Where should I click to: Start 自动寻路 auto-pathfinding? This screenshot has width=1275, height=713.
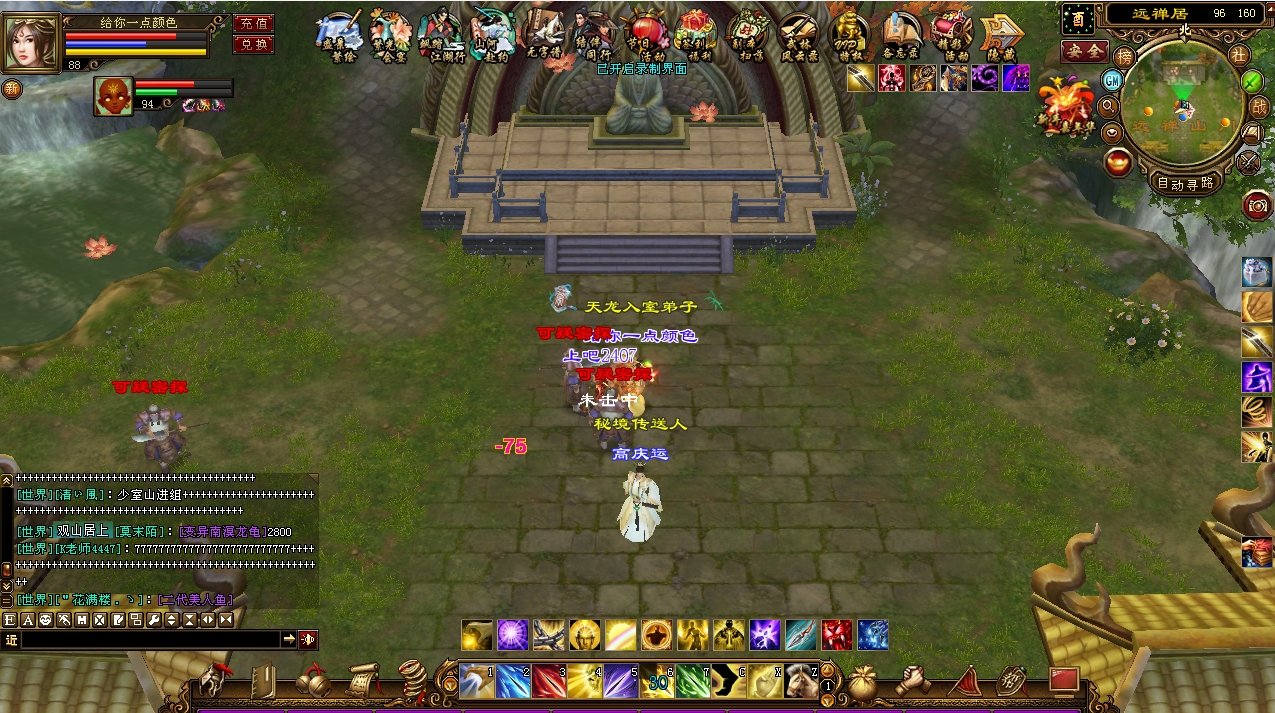point(1185,183)
